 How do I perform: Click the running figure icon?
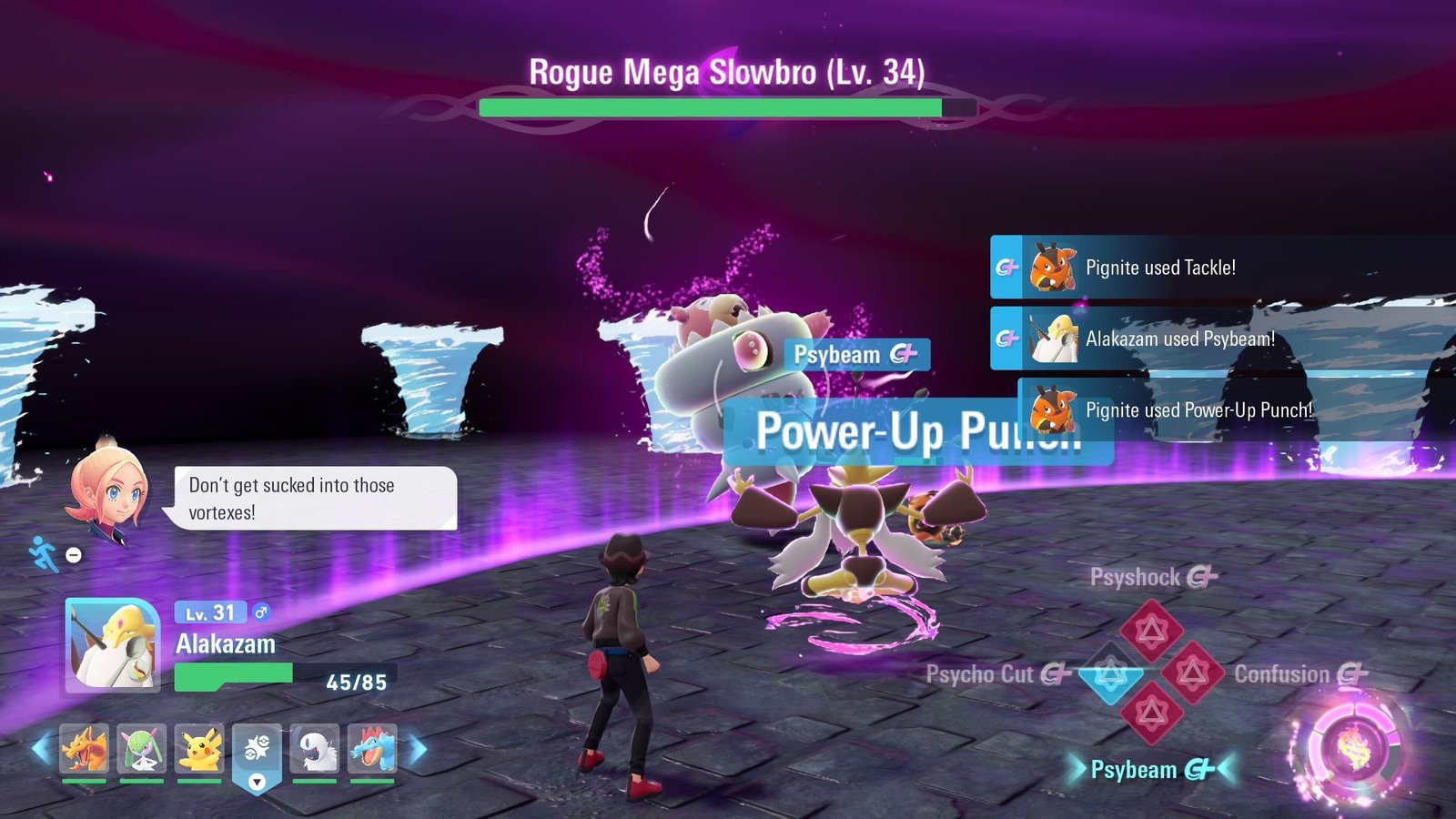tap(43, 553)
